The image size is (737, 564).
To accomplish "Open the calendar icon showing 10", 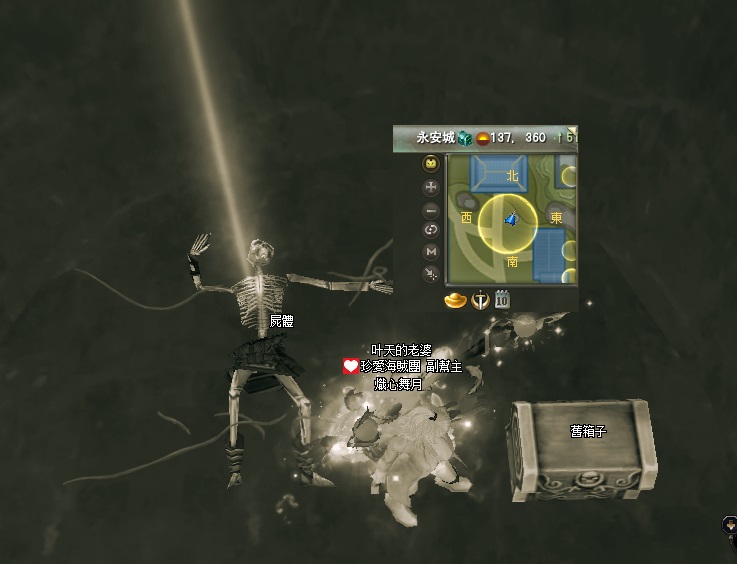I will coord(502,298).
